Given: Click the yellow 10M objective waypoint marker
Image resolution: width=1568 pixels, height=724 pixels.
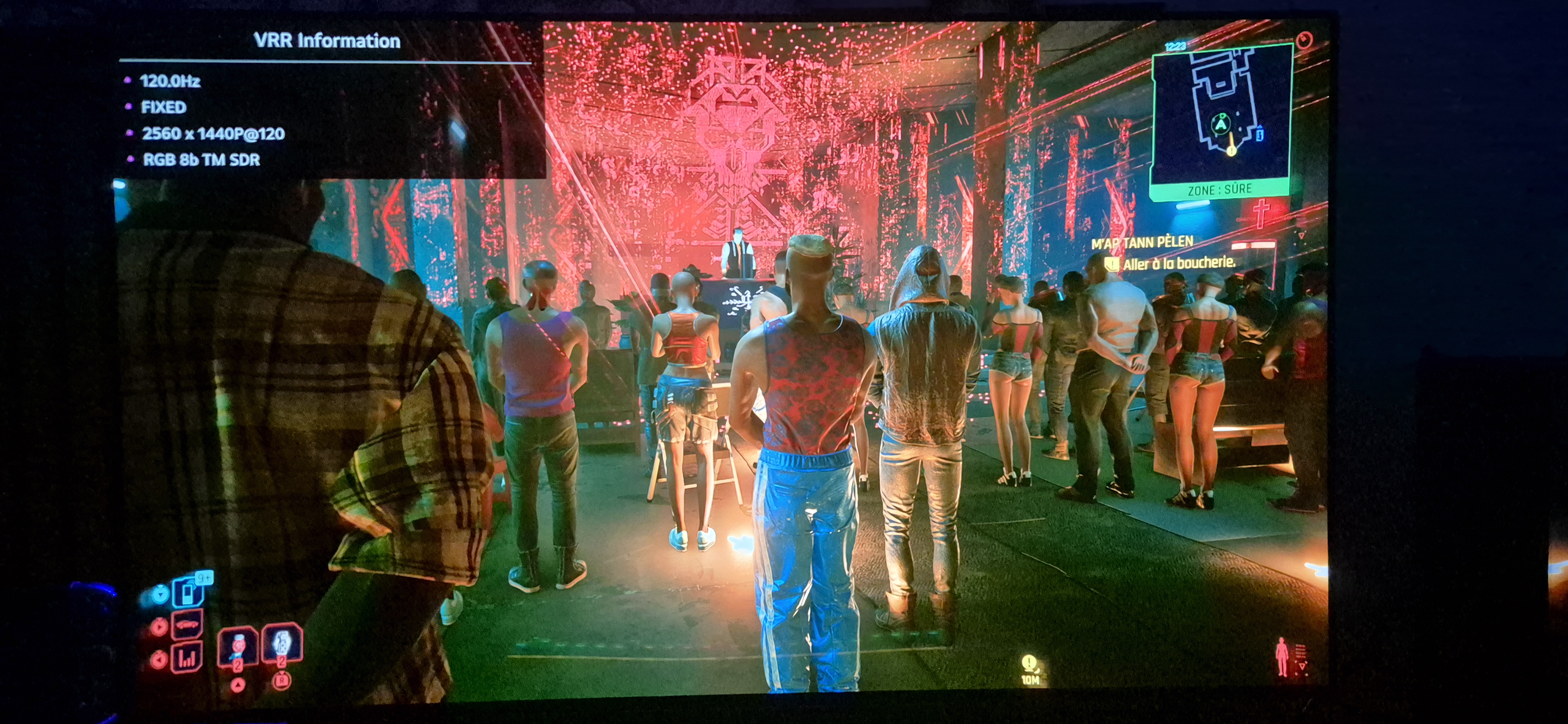Looking at the screenshot, I should [1029, 668].
